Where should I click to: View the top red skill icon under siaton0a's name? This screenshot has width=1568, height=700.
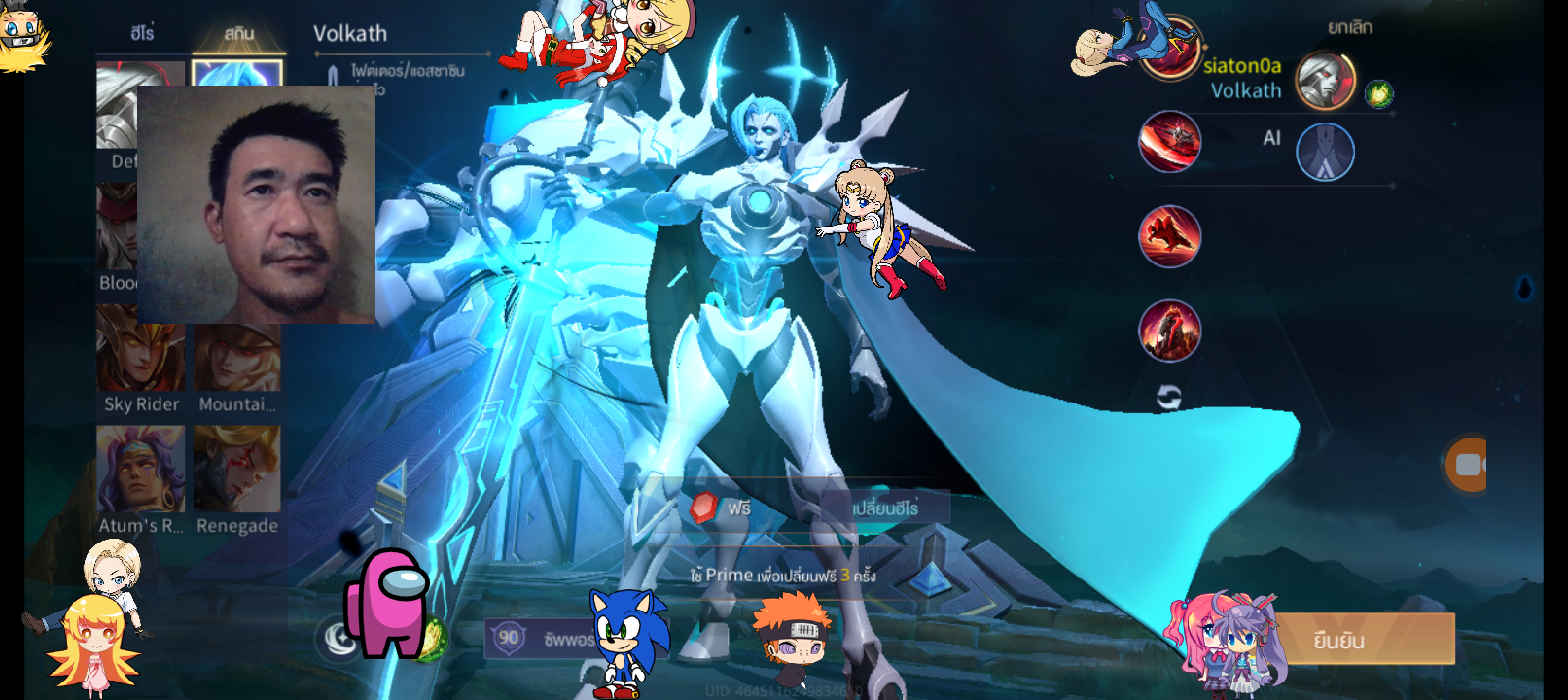pos(1169,142)
